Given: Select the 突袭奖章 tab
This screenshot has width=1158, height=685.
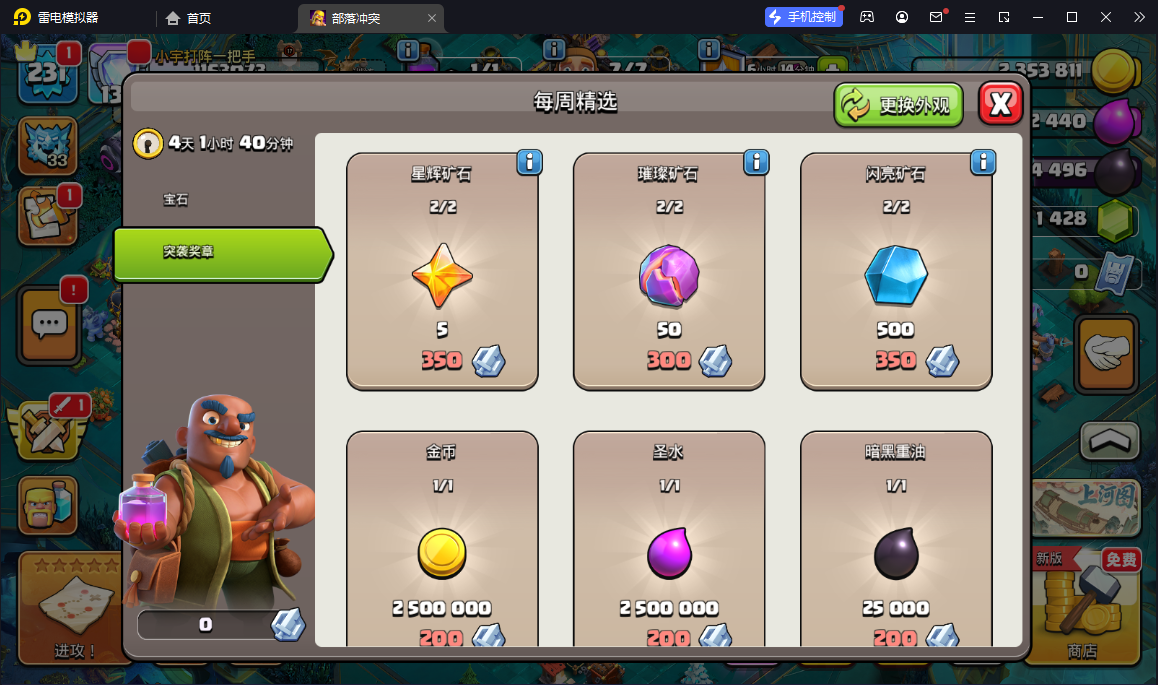Looking at the screenshot, I should click(x=220, y=253).
